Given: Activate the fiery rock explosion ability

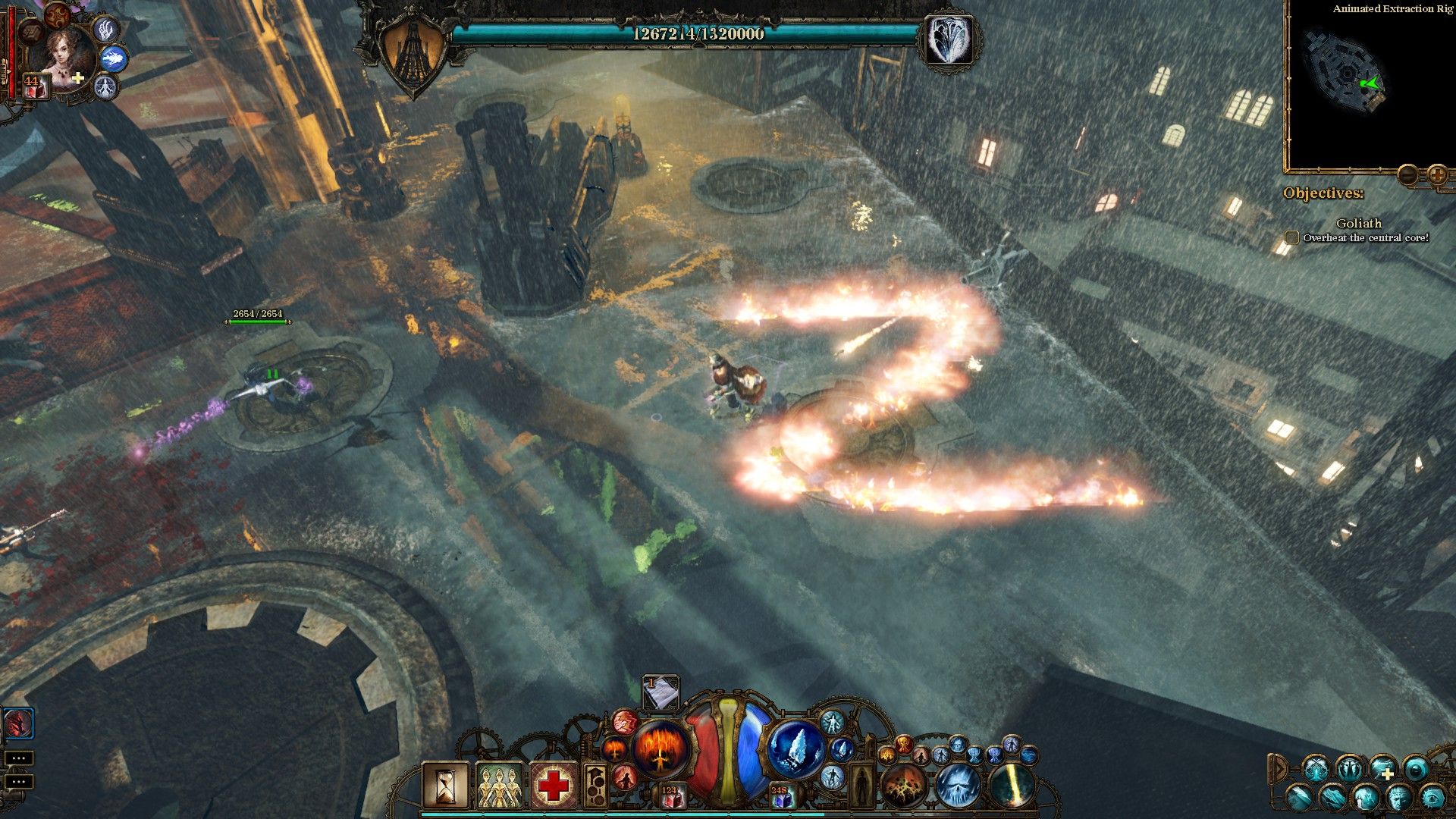Looking at the screenshot, I should click(903, 785).
